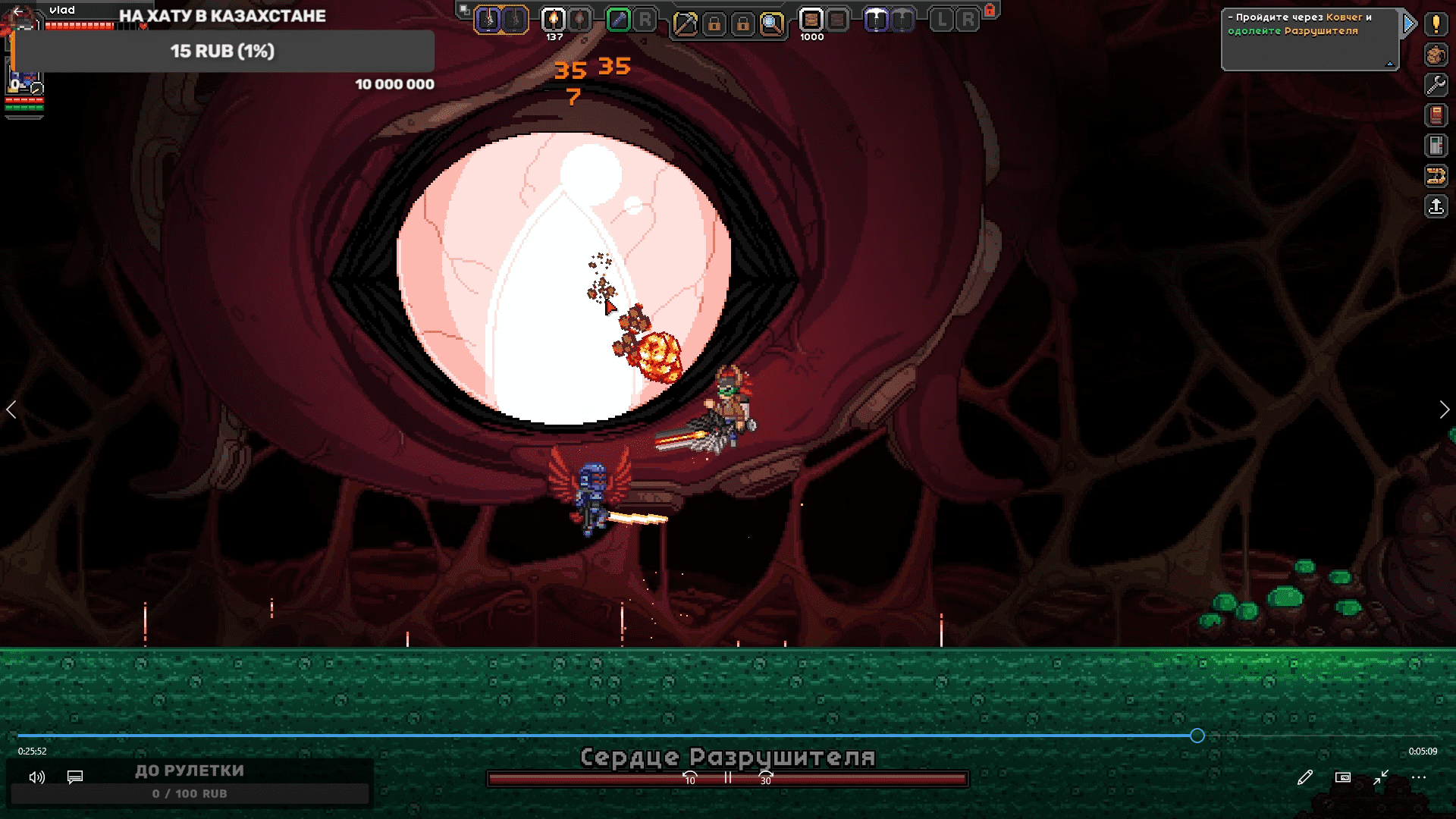Select the pickaxe matter manipulator tool
This screenshot has height=819, width=1456.
[685, 24]
